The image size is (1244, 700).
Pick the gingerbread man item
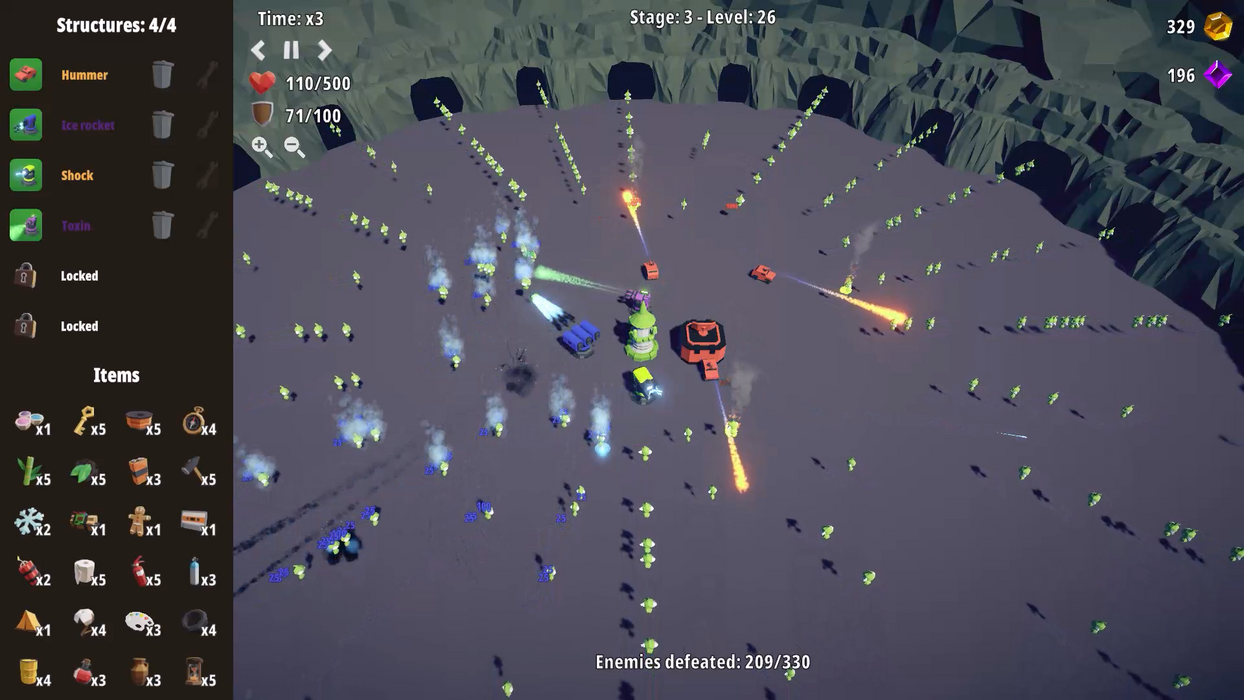click(139, 521)
